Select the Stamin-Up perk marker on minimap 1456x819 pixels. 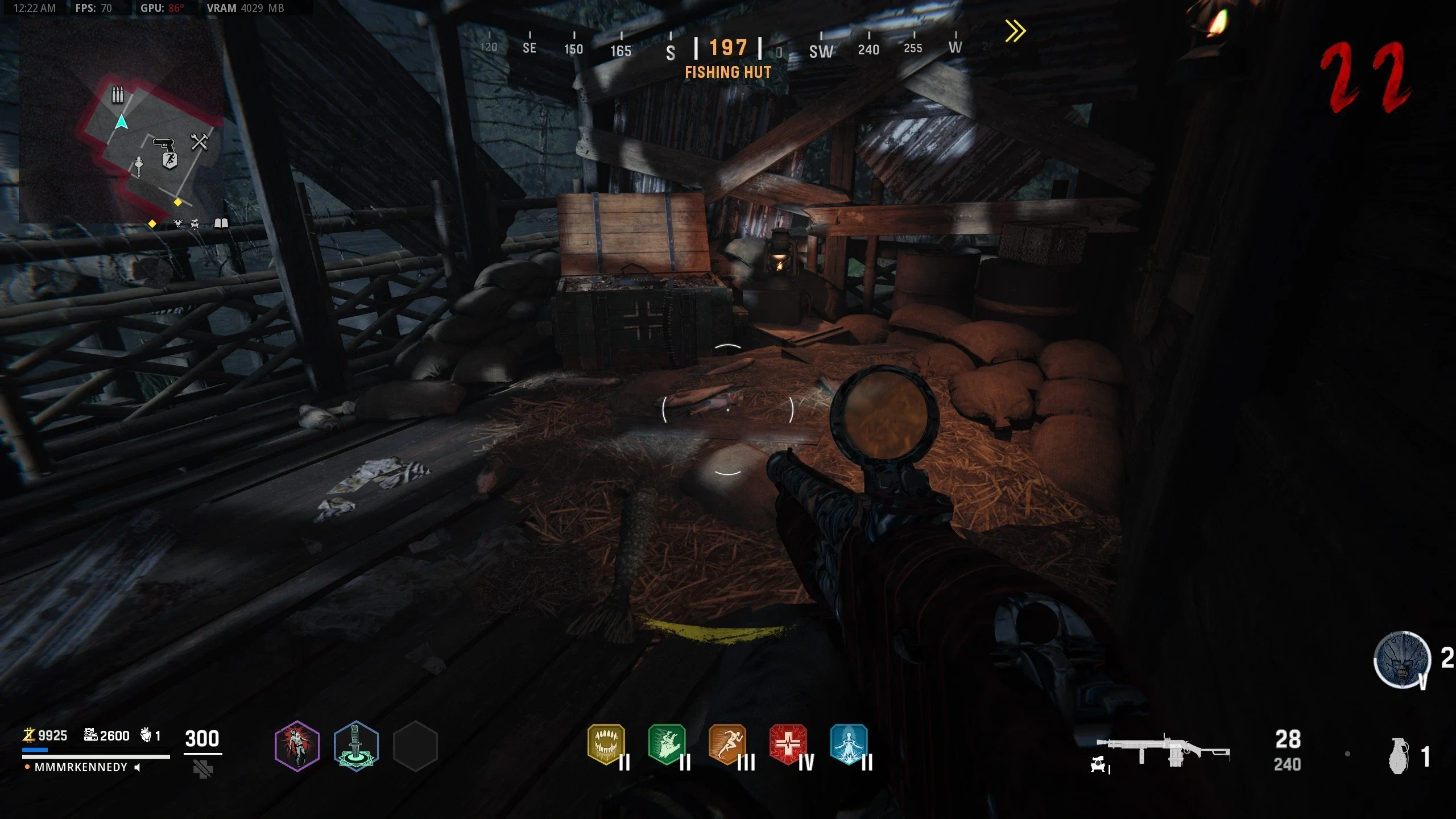(169, 161)
